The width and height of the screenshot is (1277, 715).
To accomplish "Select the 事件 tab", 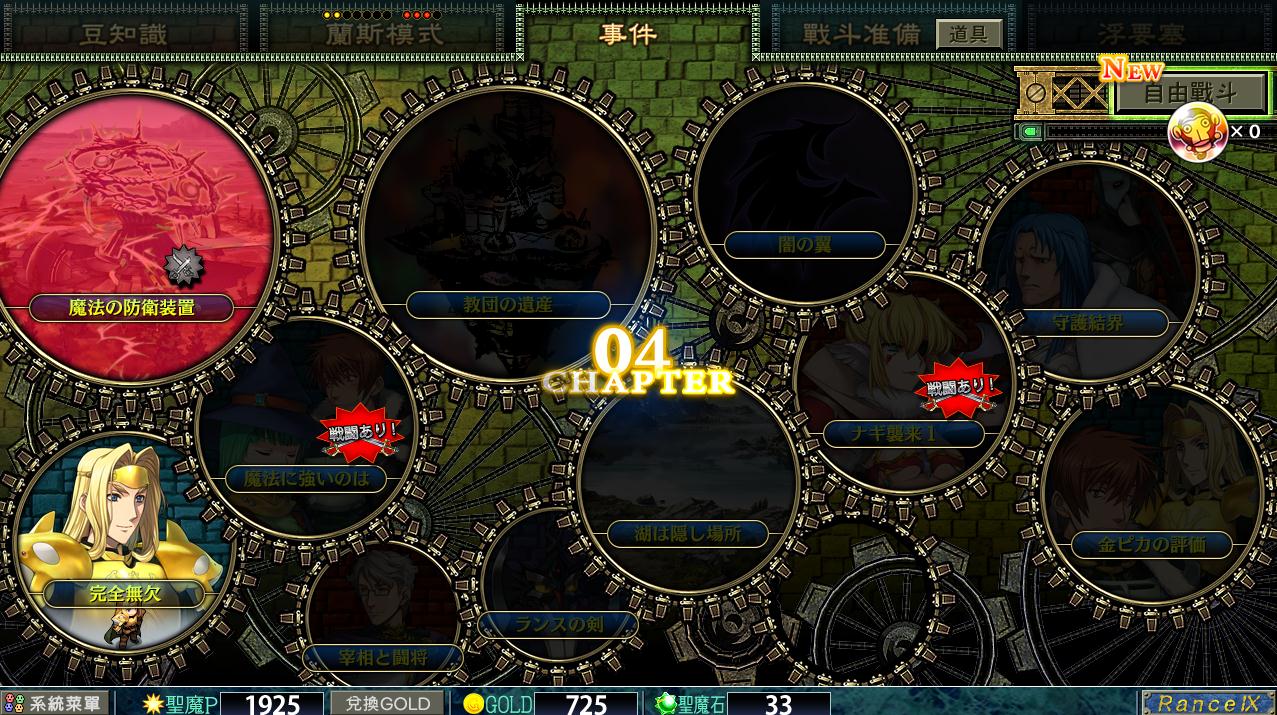I will tap(628, 33).
